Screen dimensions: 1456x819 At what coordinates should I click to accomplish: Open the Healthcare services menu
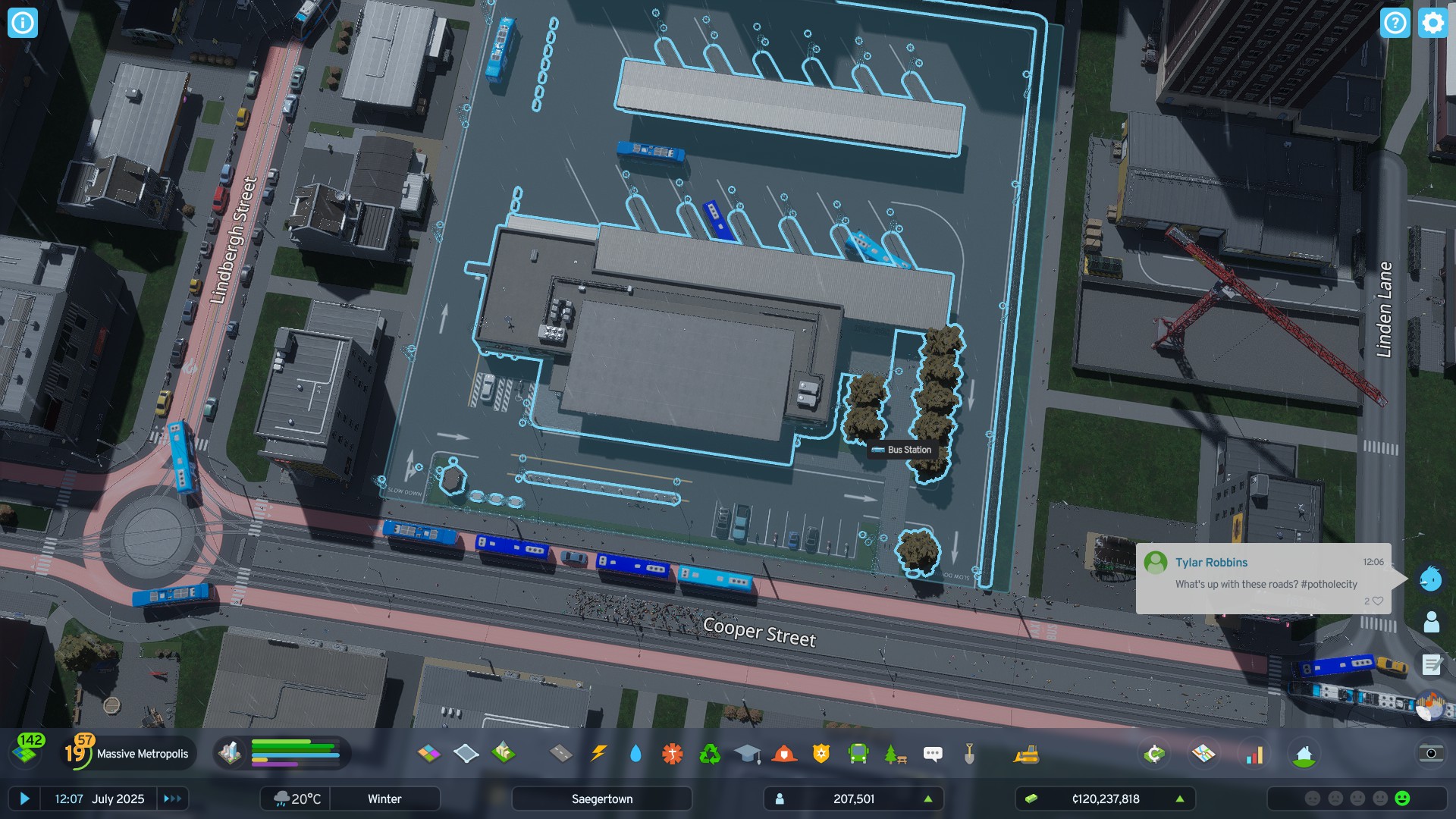pos(672,753)
